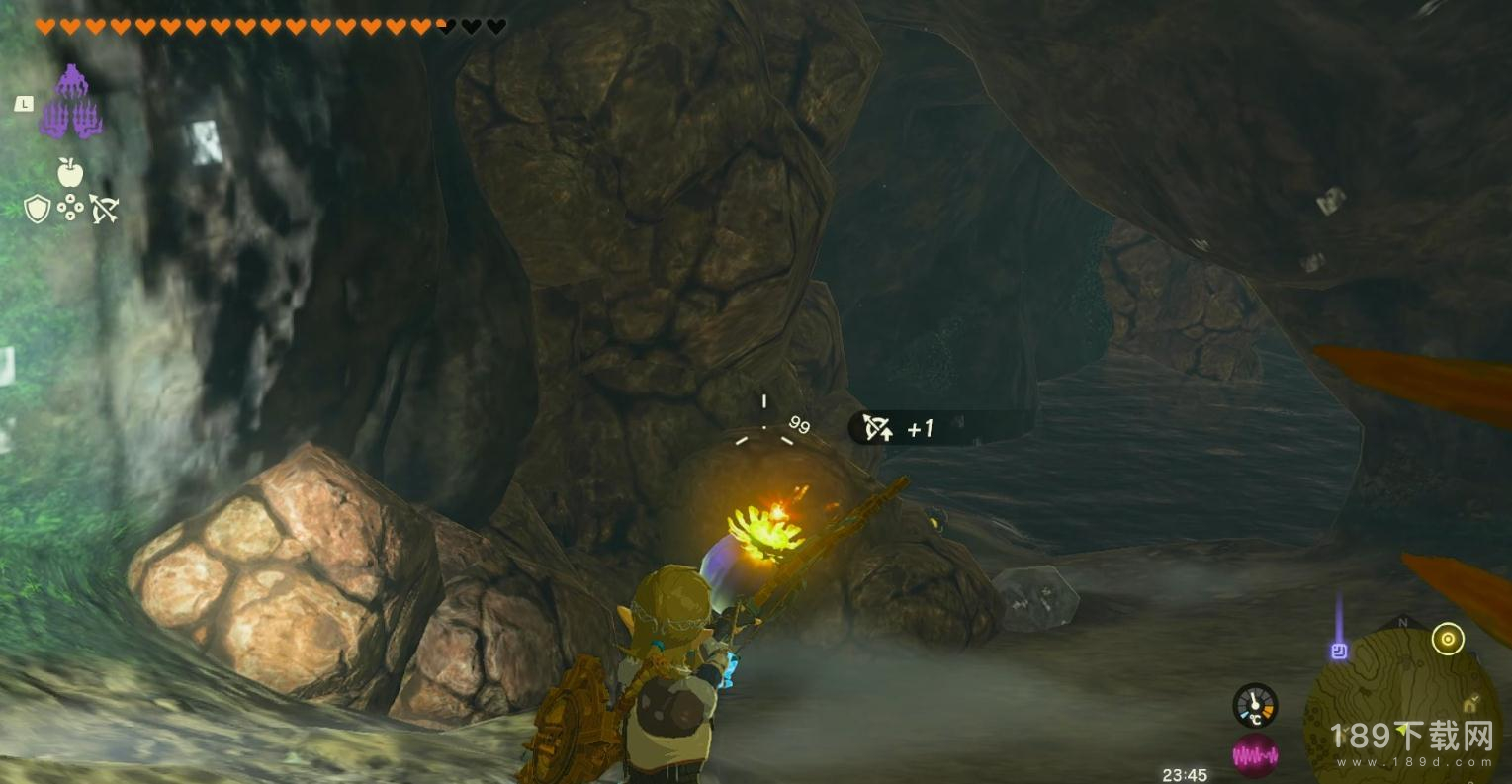The height and width of the screenshot is (784, 1512).
Task: Select the purple shrine marker beside minimap
Action: (1339, 650)
